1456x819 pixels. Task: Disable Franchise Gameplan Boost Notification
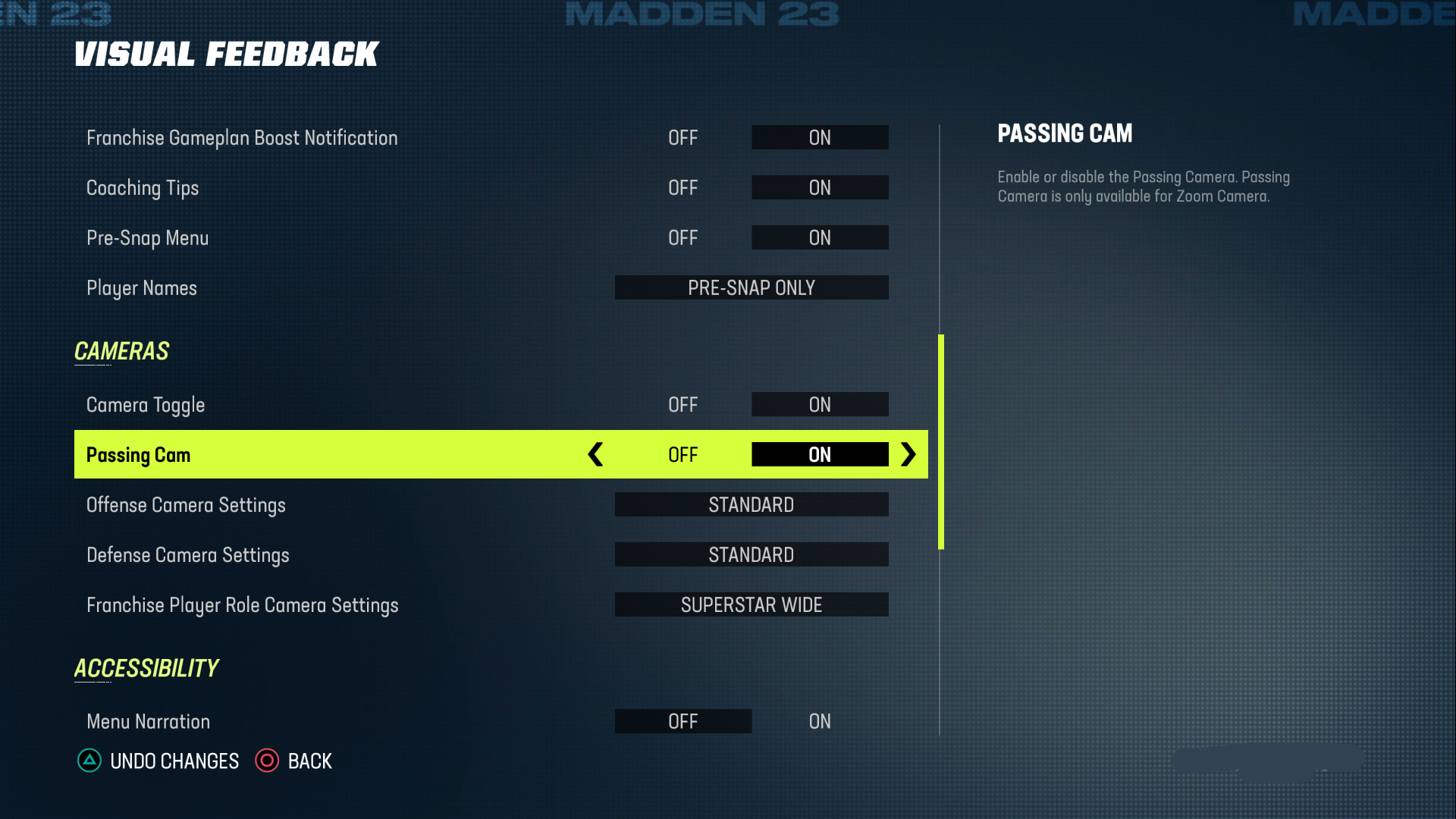point(683,137)
